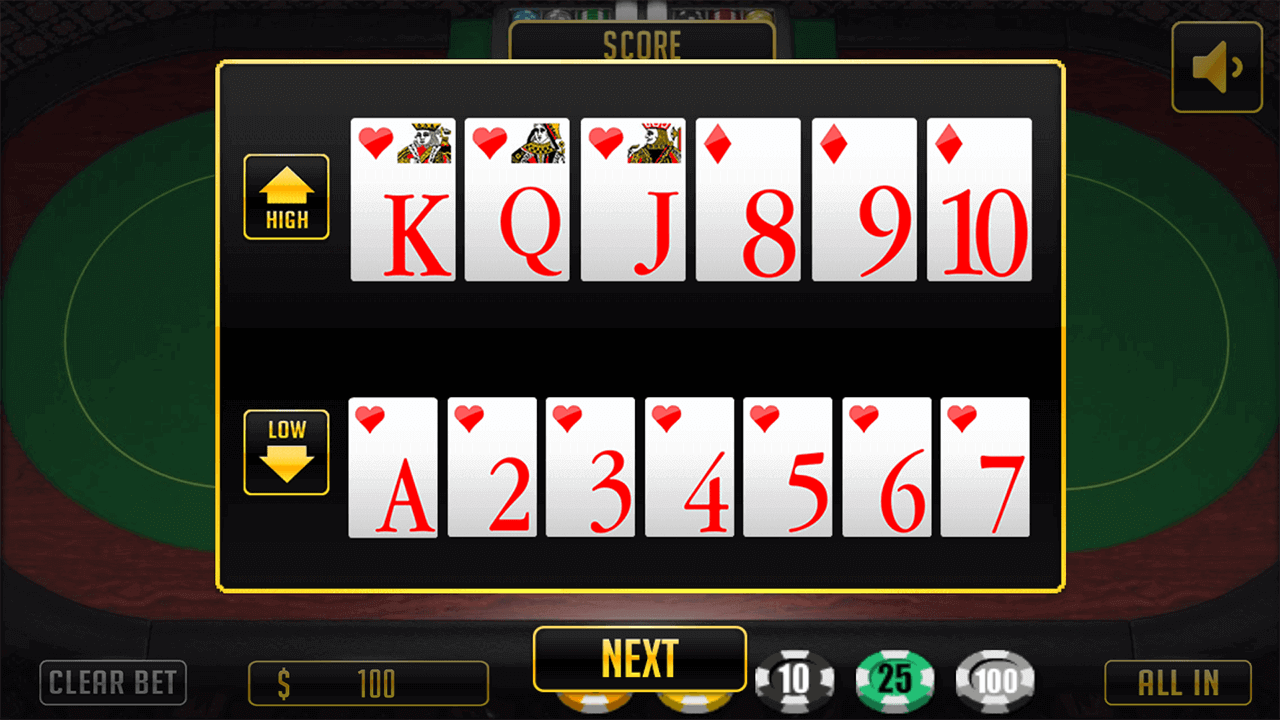Viewport: 1280px width, 720px height.
Task: Pick the green 25 betting chip
Action: [x=895, y=680]
